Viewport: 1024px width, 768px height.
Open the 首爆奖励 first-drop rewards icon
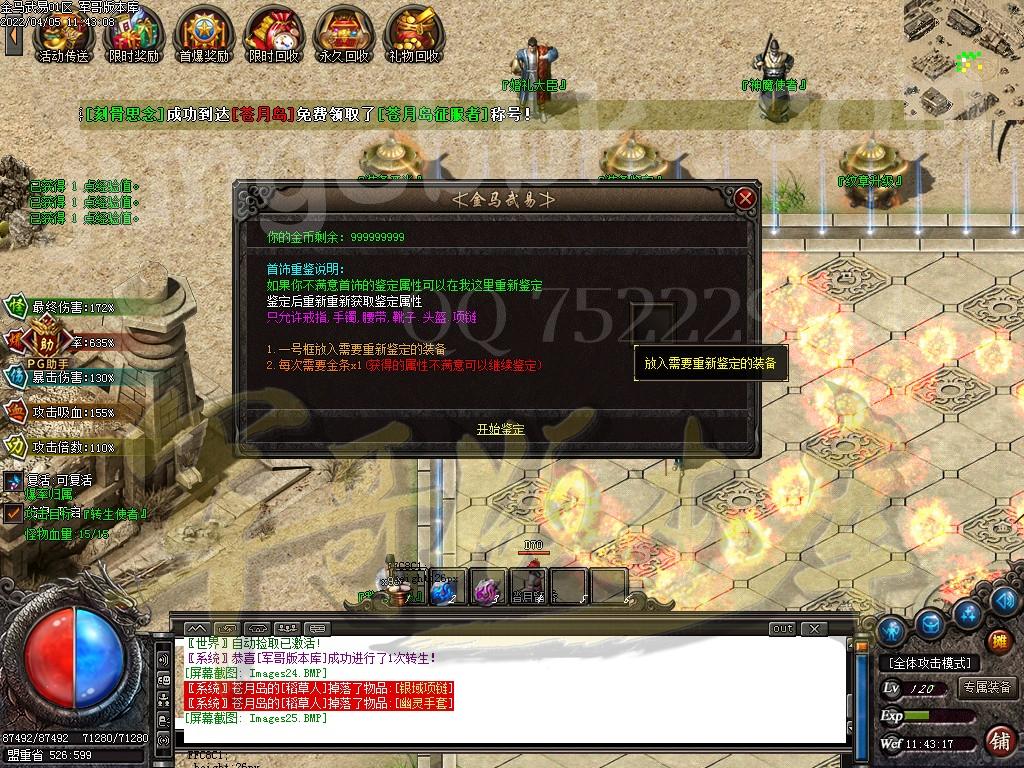click(203, 37)
